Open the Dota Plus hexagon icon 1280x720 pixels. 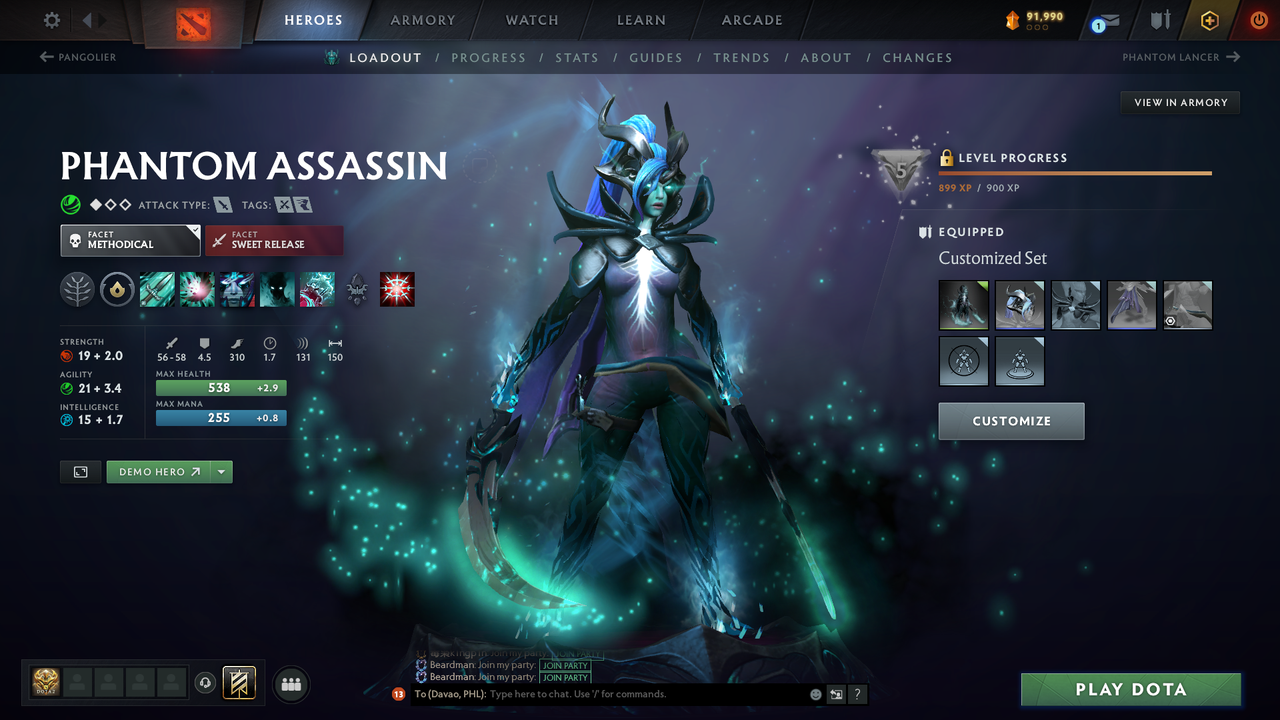click(x=1209, y=19)
